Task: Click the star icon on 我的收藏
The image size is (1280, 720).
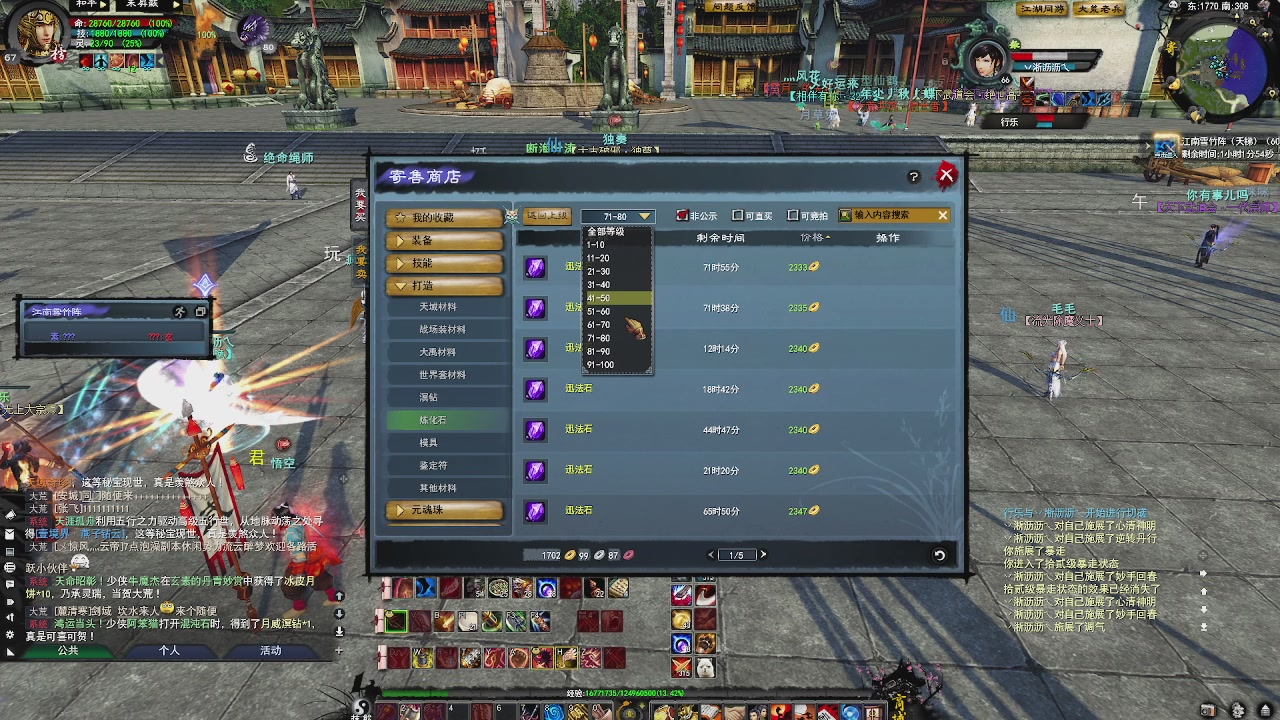Action: click(x=400, y=216)
